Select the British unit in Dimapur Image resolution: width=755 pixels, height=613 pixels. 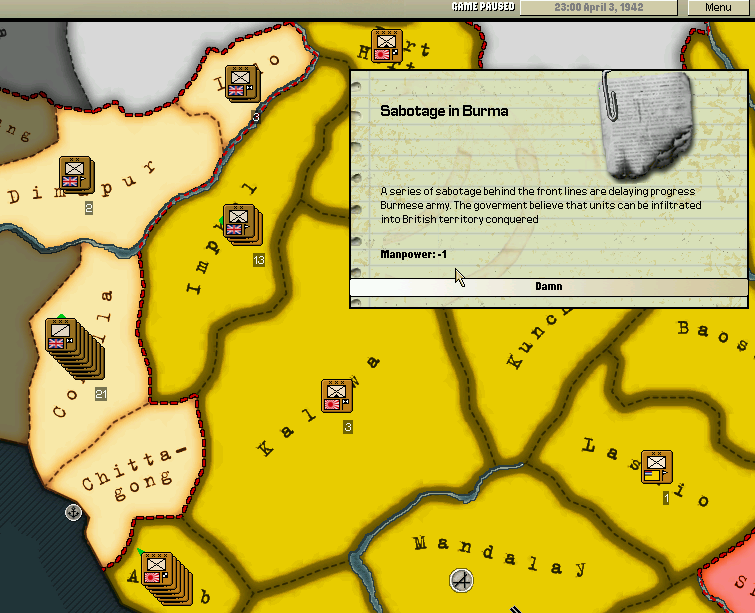[x=73, y=174]
